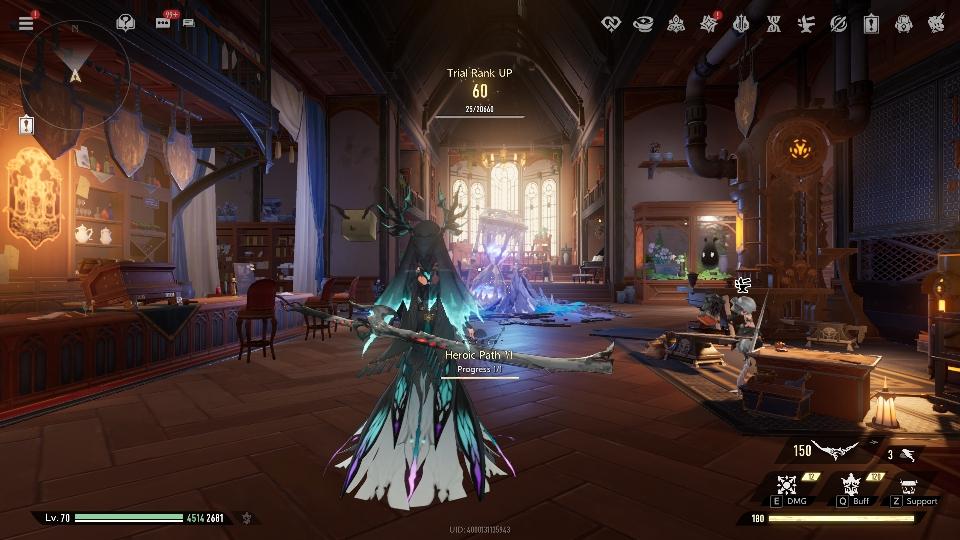Open the hourglass-shaped icon in top bar
Image resolution: width=960 pixels, height=540 pixels.
click(773, 23)
